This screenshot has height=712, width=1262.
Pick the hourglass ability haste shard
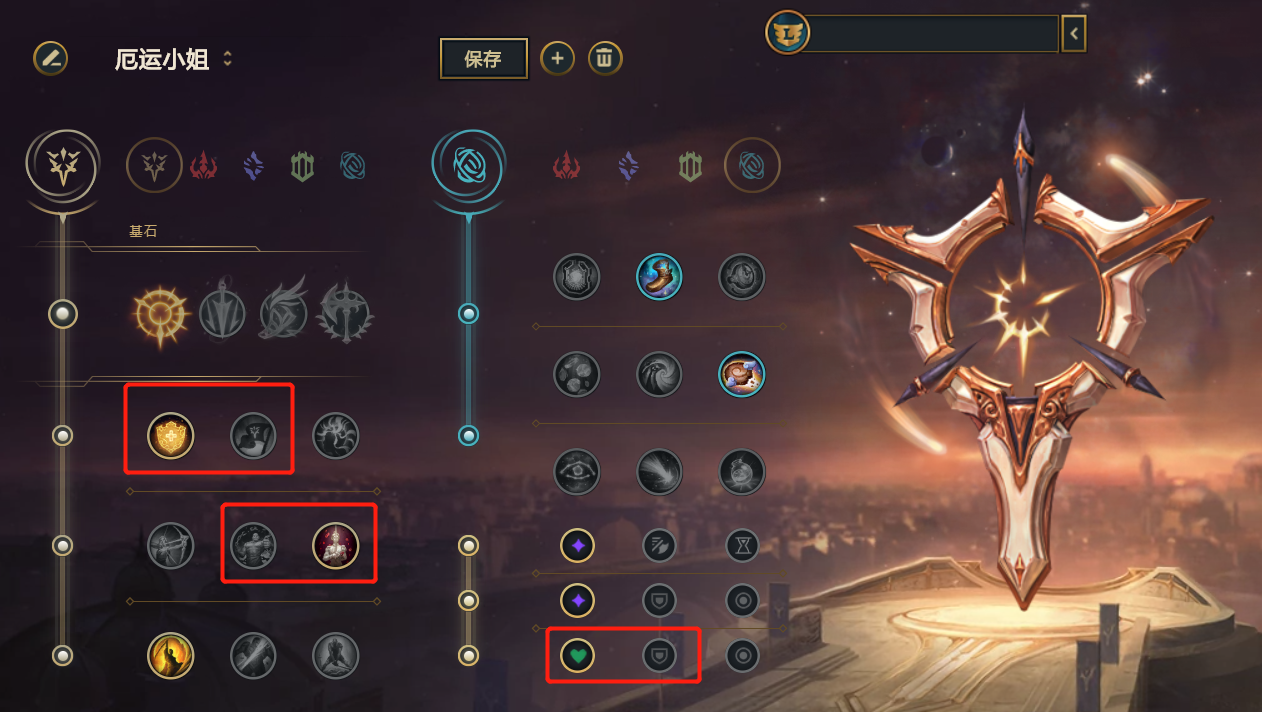(742, 546)
